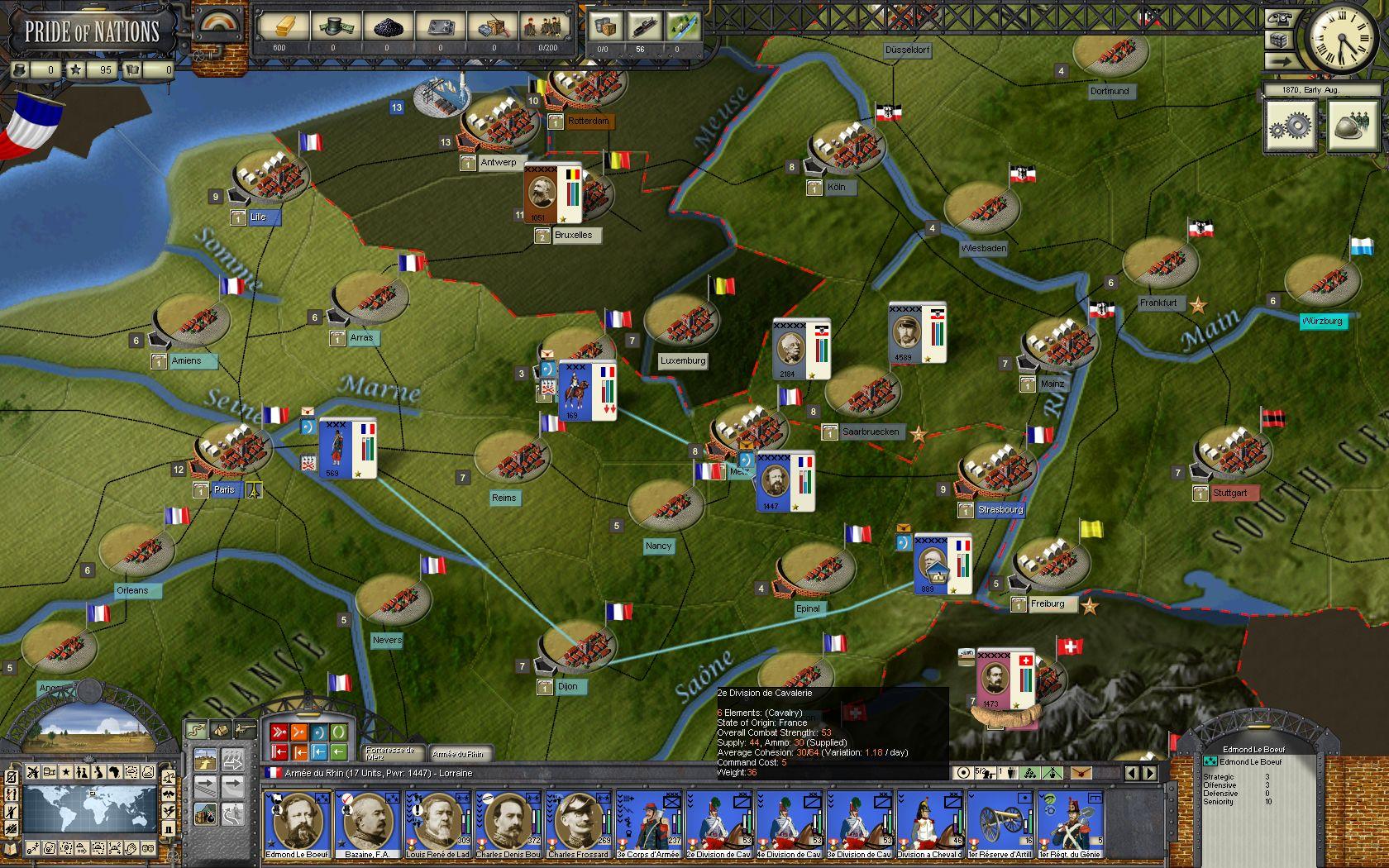Image resolution: width=1389 pixels, height=868 pixels.
Task: Select the Bazaine, F.A. unit portrait
Action: coord(370,823)
